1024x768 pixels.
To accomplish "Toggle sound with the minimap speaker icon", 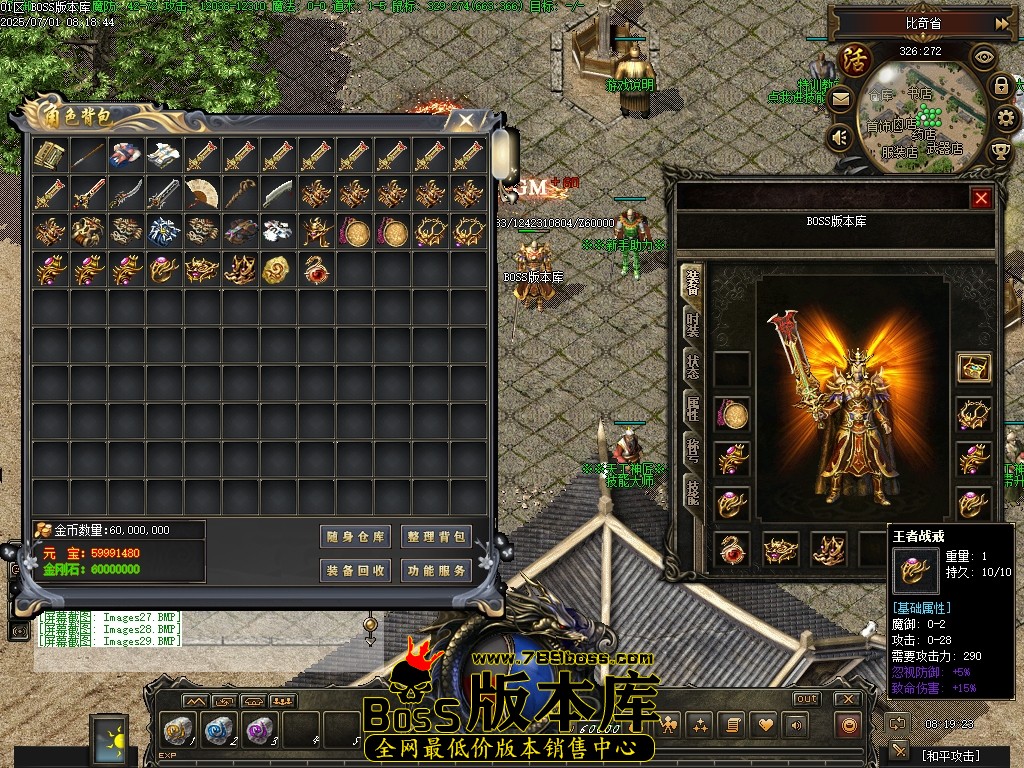I will [x=840, y=137].
